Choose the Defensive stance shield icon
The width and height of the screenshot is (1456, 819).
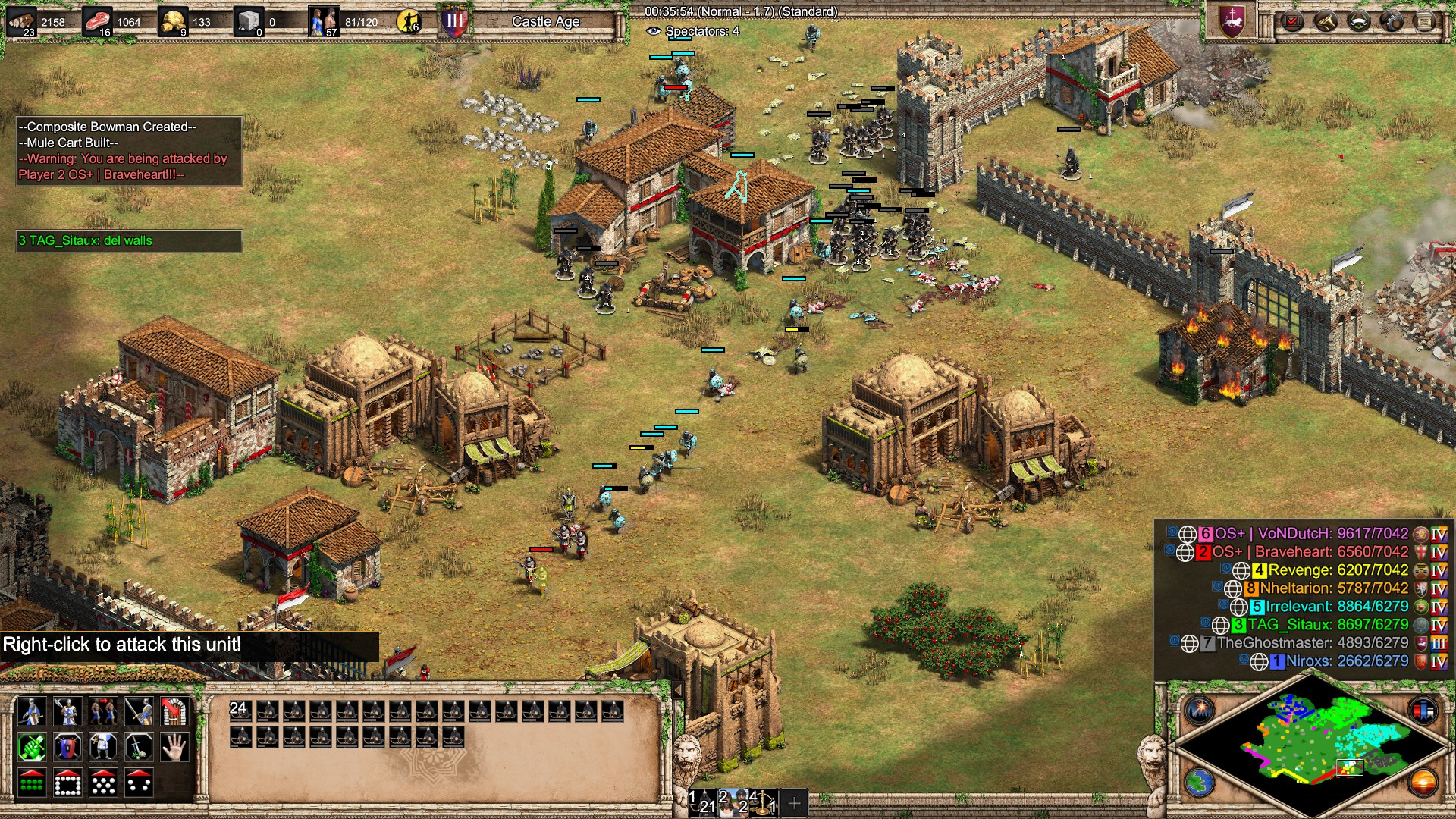coord(67,748)
